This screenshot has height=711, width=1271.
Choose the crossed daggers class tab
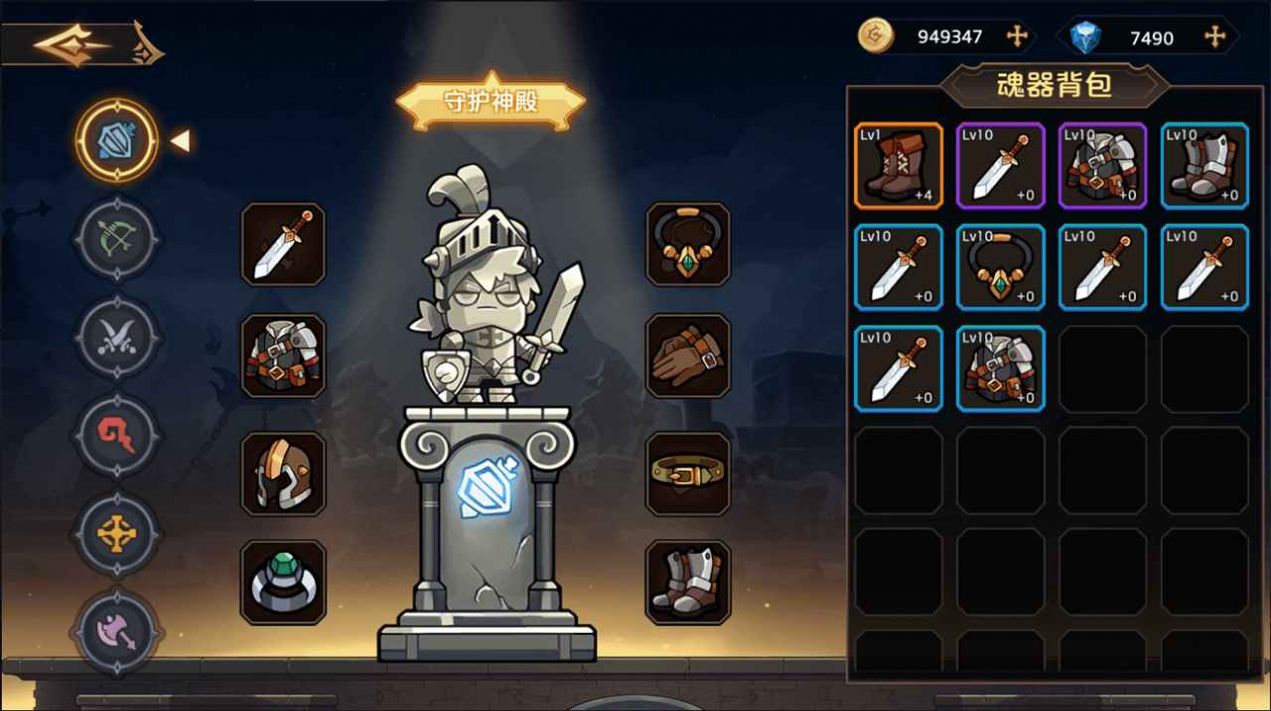coord(116,338)
